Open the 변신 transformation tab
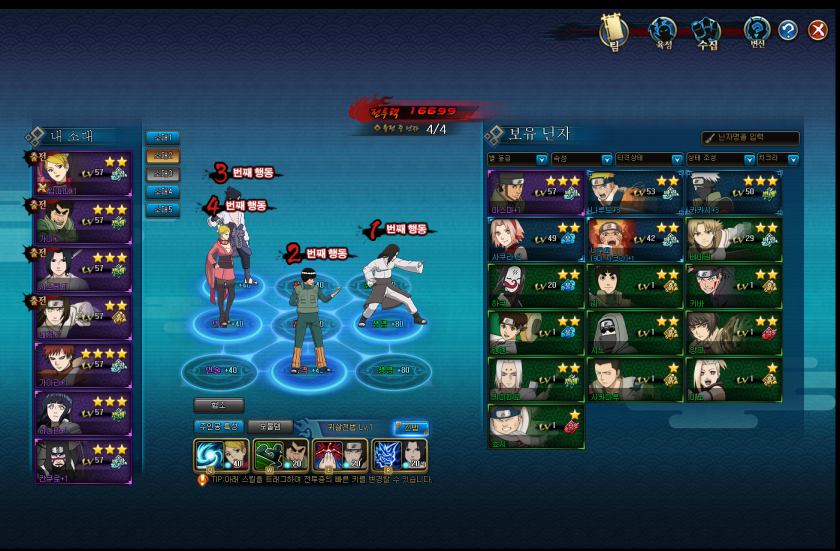The height and width of the screenshot is (551, 840). pyautogui.click(x=758, y=32)
